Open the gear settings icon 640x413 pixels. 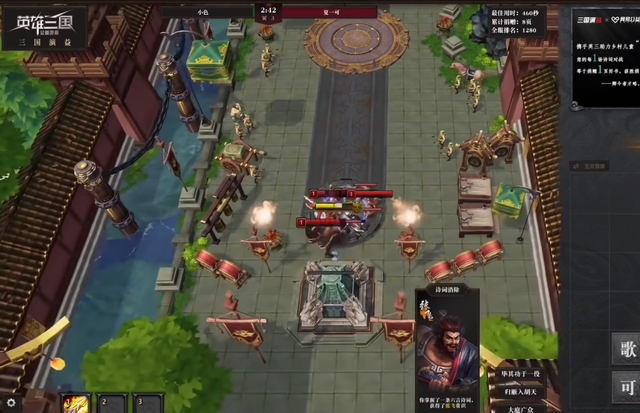pos(11,403)
